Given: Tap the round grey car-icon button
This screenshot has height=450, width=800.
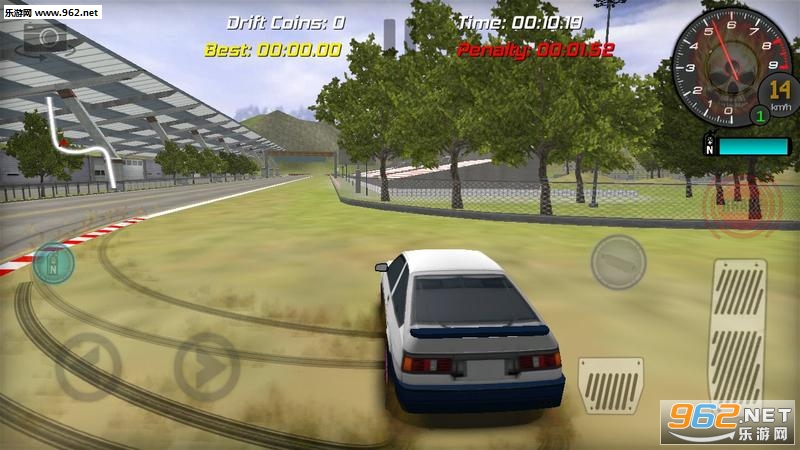Looking at the screenshot, I should click(x=618, y=262).
